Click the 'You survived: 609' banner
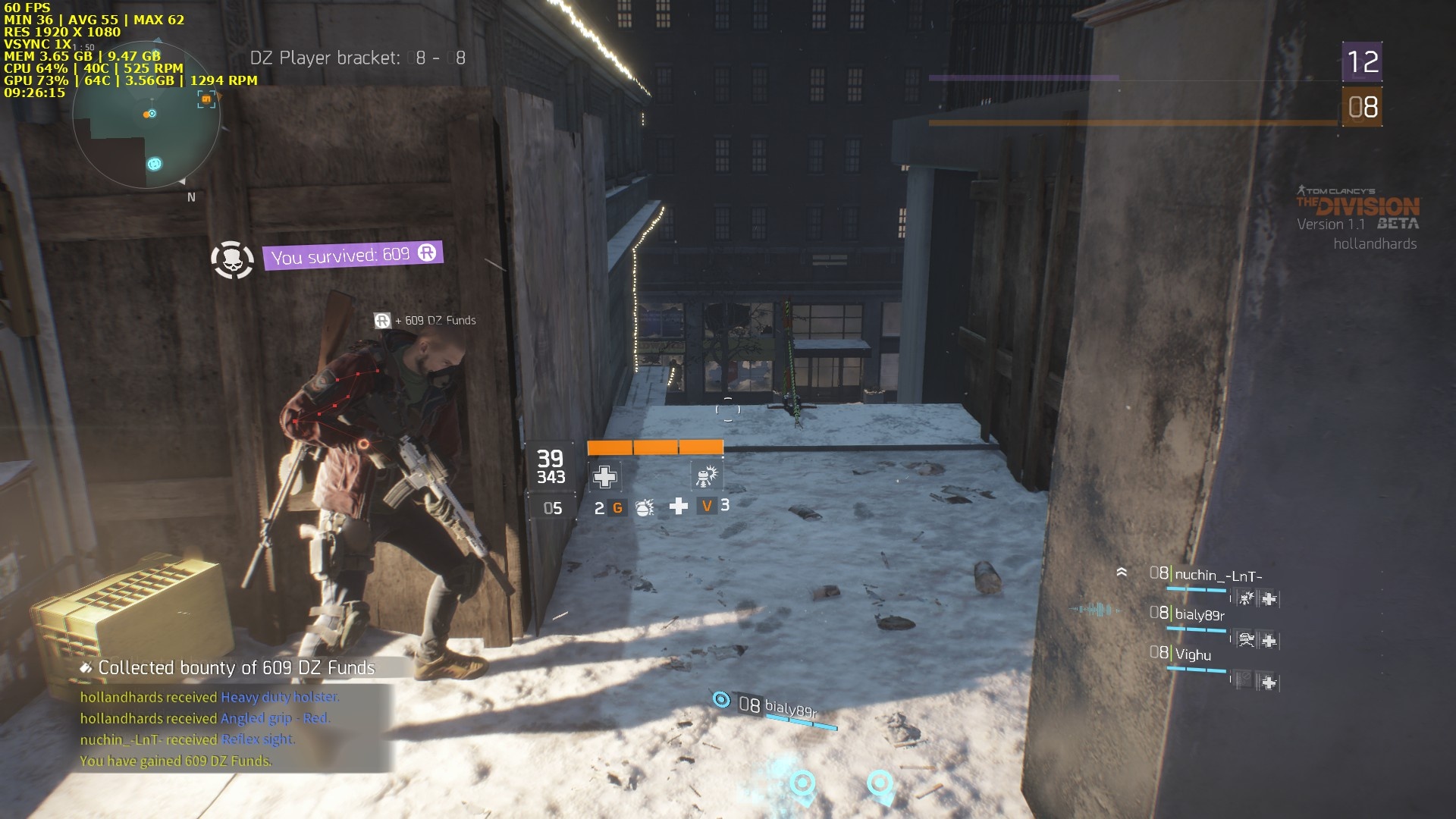The height and width of the screenshot is (819, 1456). (x=353, y=255)
